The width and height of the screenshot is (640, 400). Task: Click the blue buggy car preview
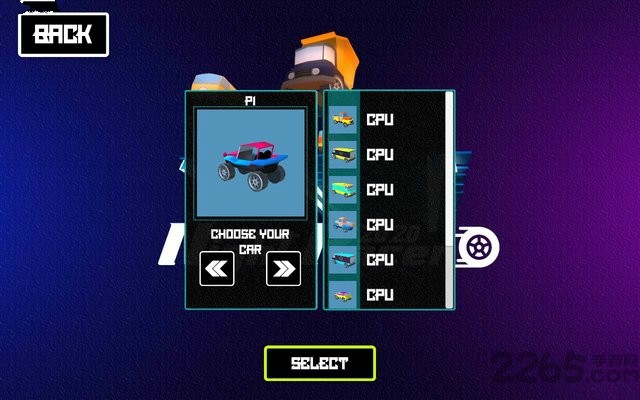coord(250,163)
